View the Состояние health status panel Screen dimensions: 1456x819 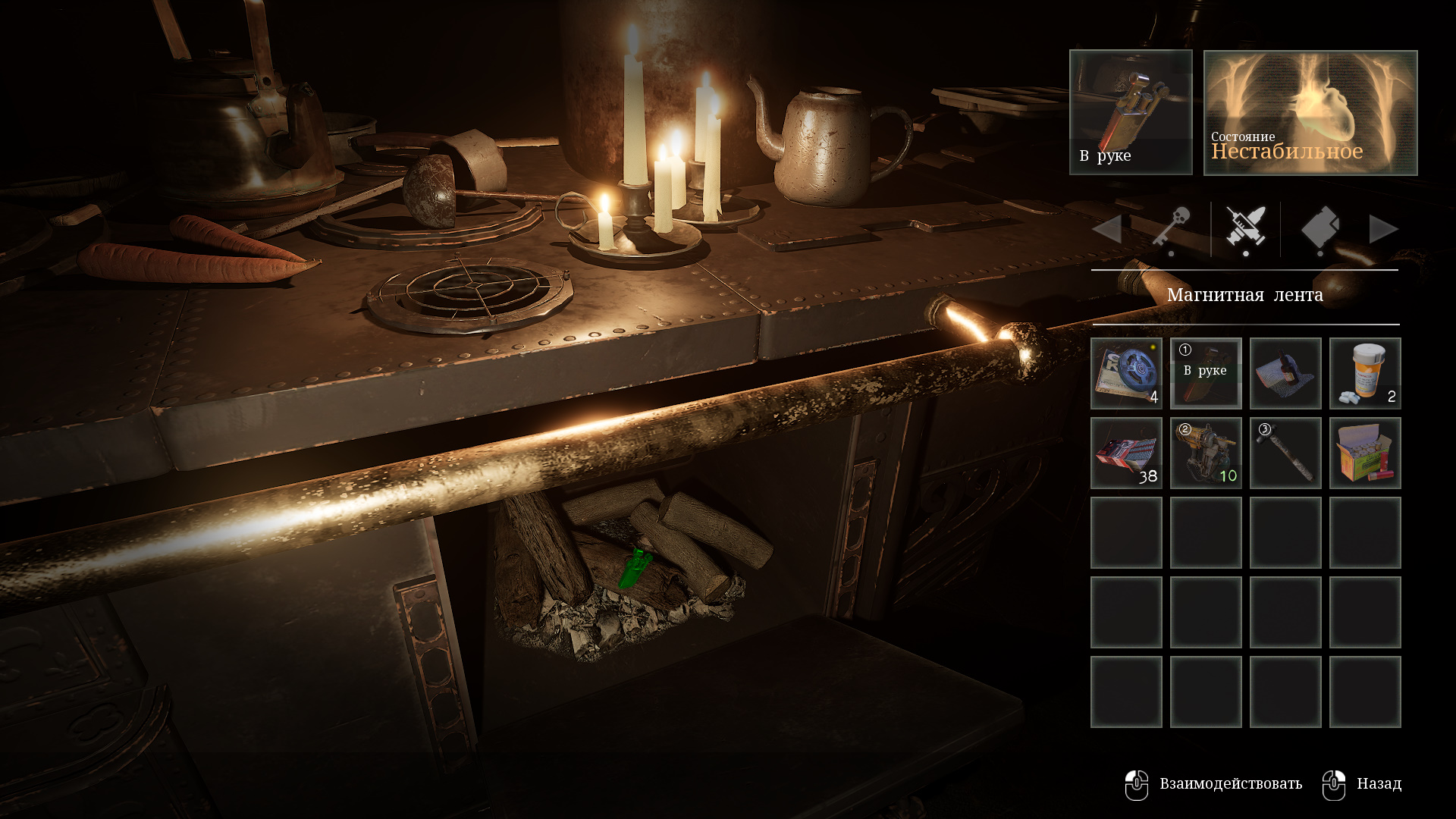tap(1310, 112)
